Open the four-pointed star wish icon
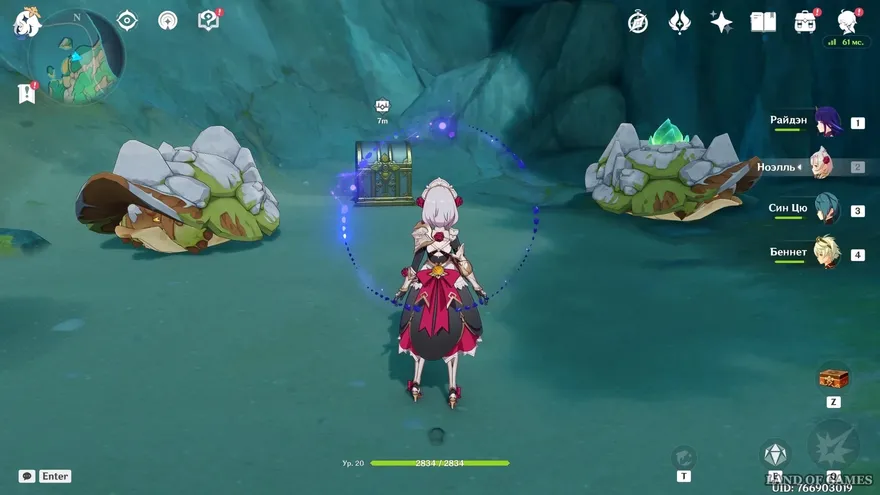The height and width of the screenshot is (495, 880). point(721,22)
